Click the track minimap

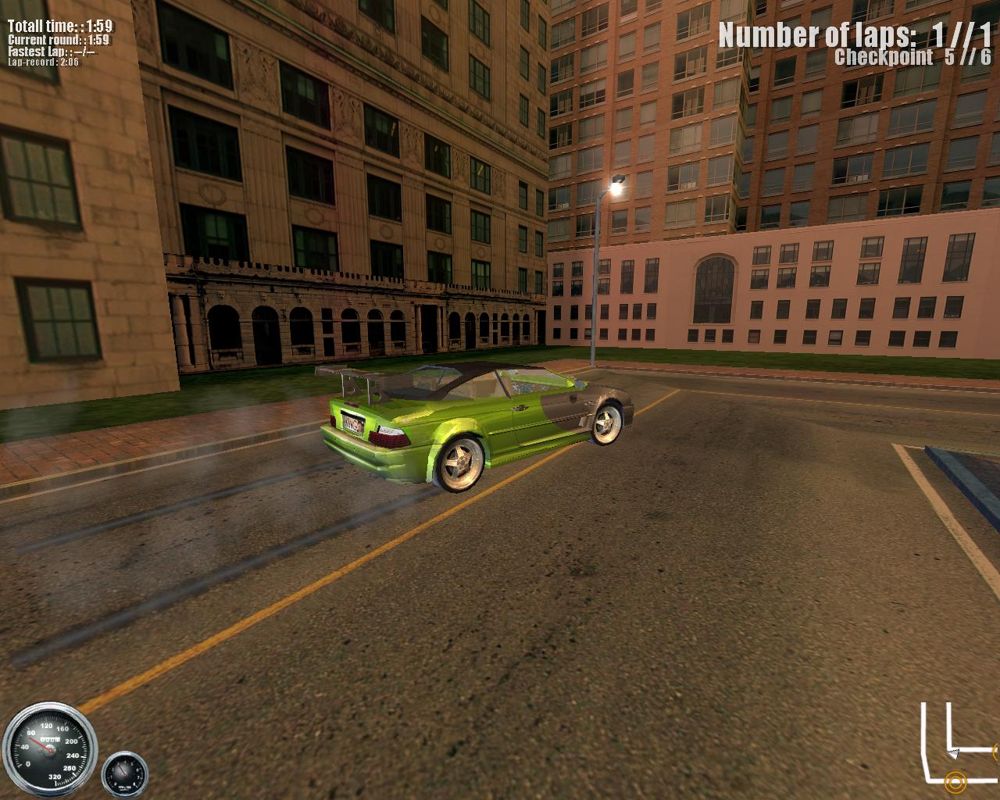pyautogui.click(x=957, y=746)
